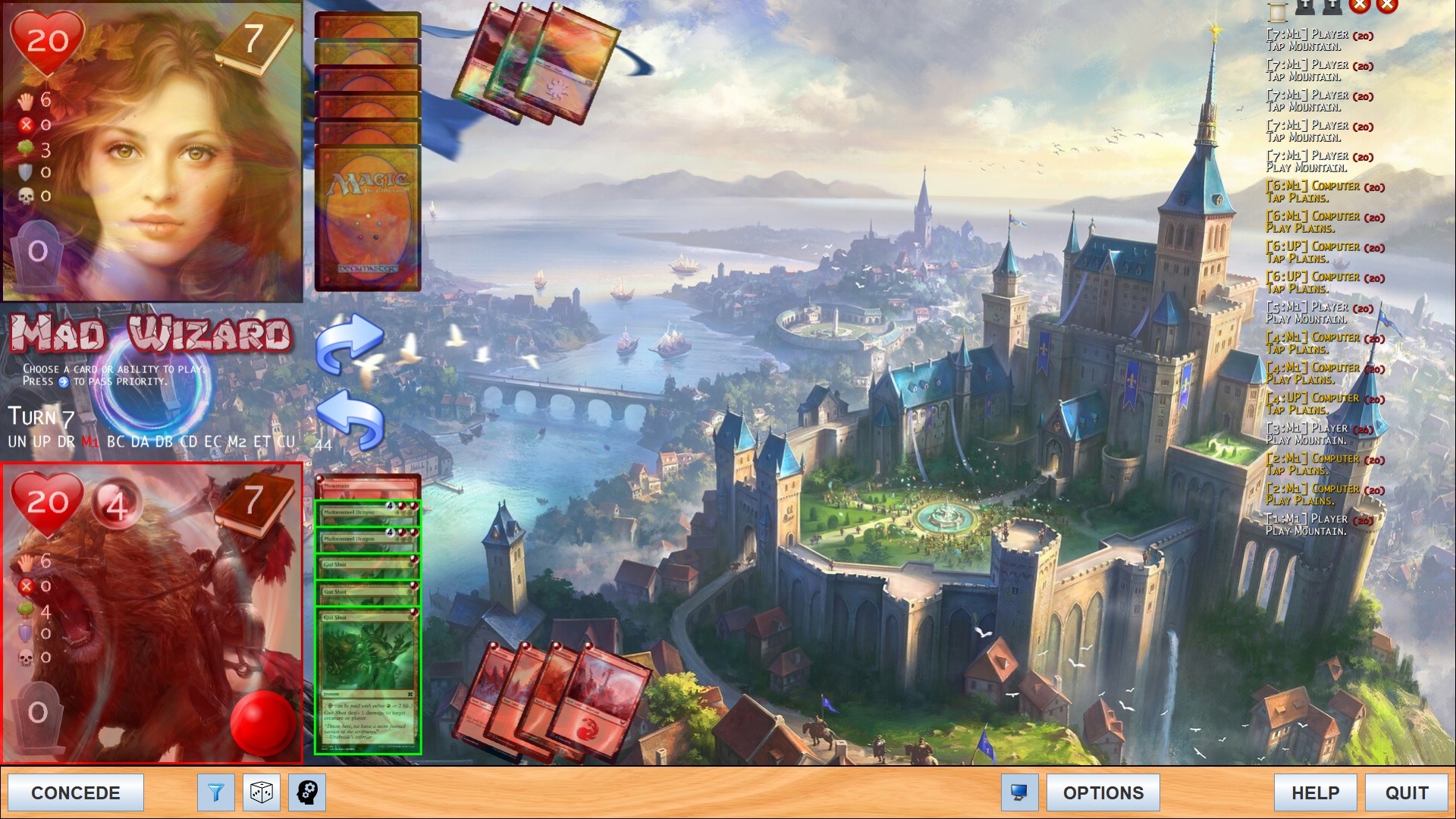
Task: Click the blue funnel filter icon
Action: tap(216, 792)
